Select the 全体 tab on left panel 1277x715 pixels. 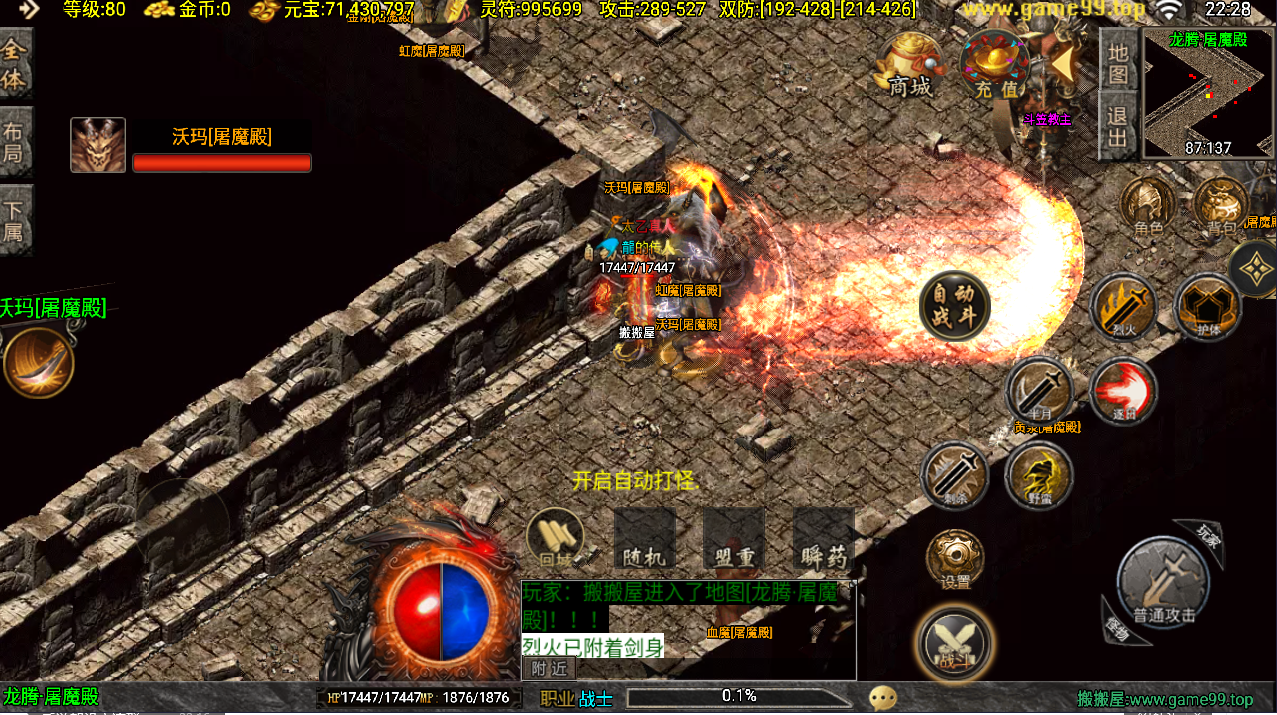15,65
